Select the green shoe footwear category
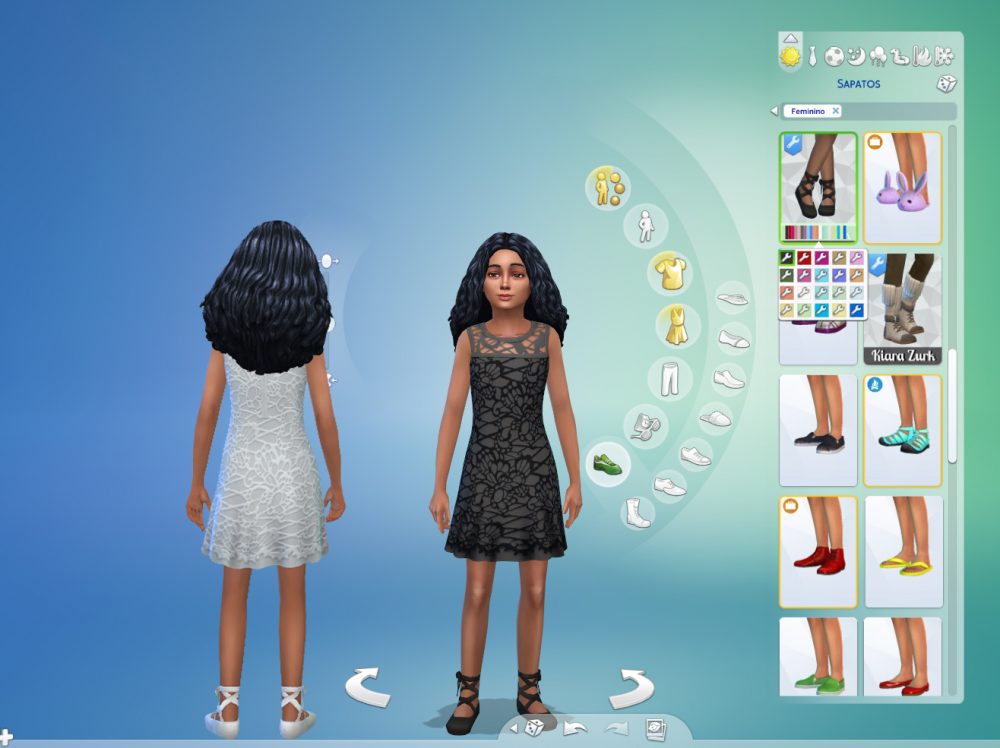Viewport: 1000px width, 748px height. click(x=606, y=465)
